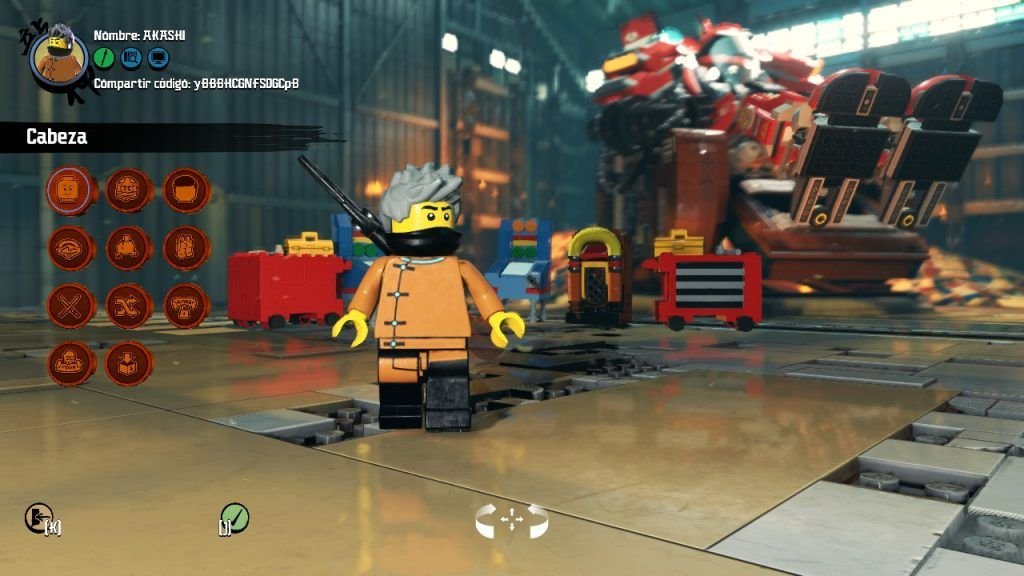Screen dimensions: 1024x576
Task: Open the masked face category icon
Action: click(x=129, y=191)
